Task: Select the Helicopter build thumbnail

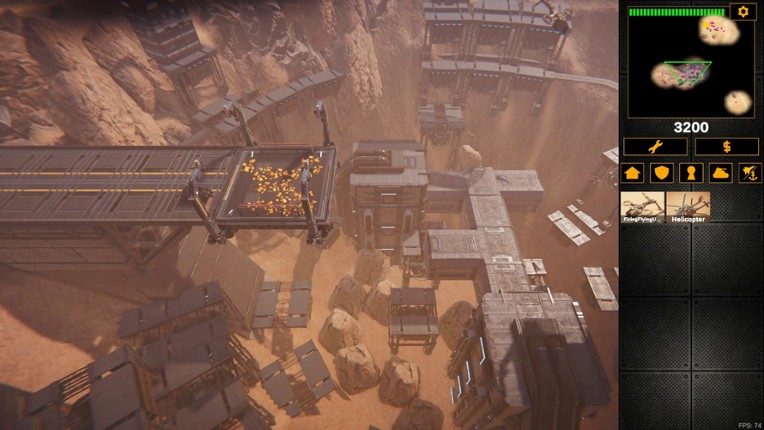Action: [688, 207]
